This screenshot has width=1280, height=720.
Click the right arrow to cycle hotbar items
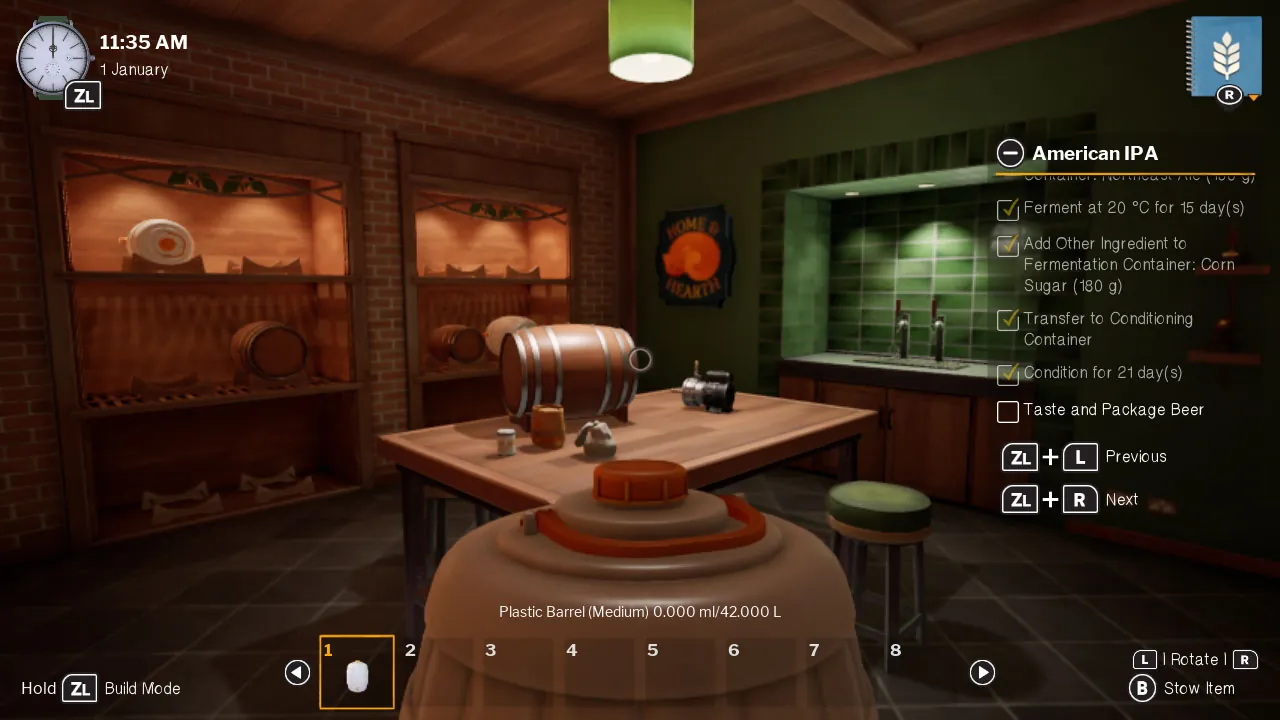click(x=982, y=673)
